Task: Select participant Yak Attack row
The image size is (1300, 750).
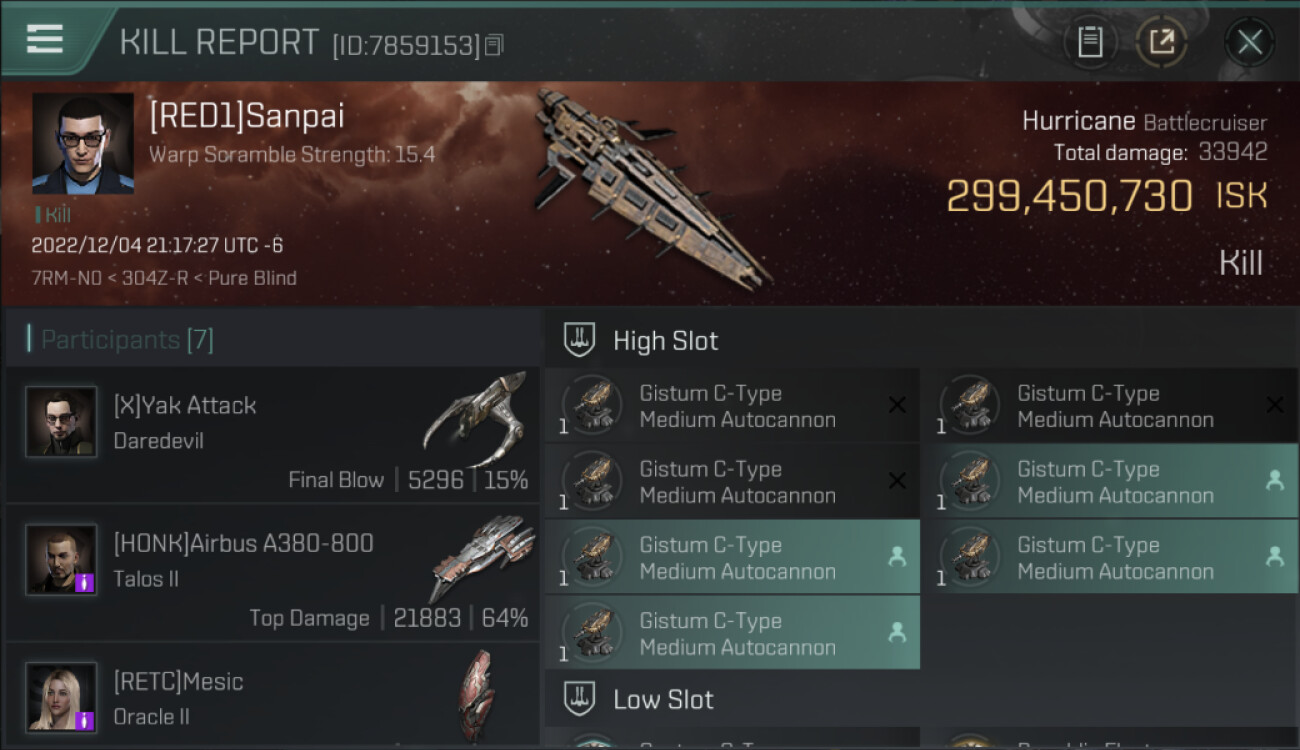Action: coord(272,434)
